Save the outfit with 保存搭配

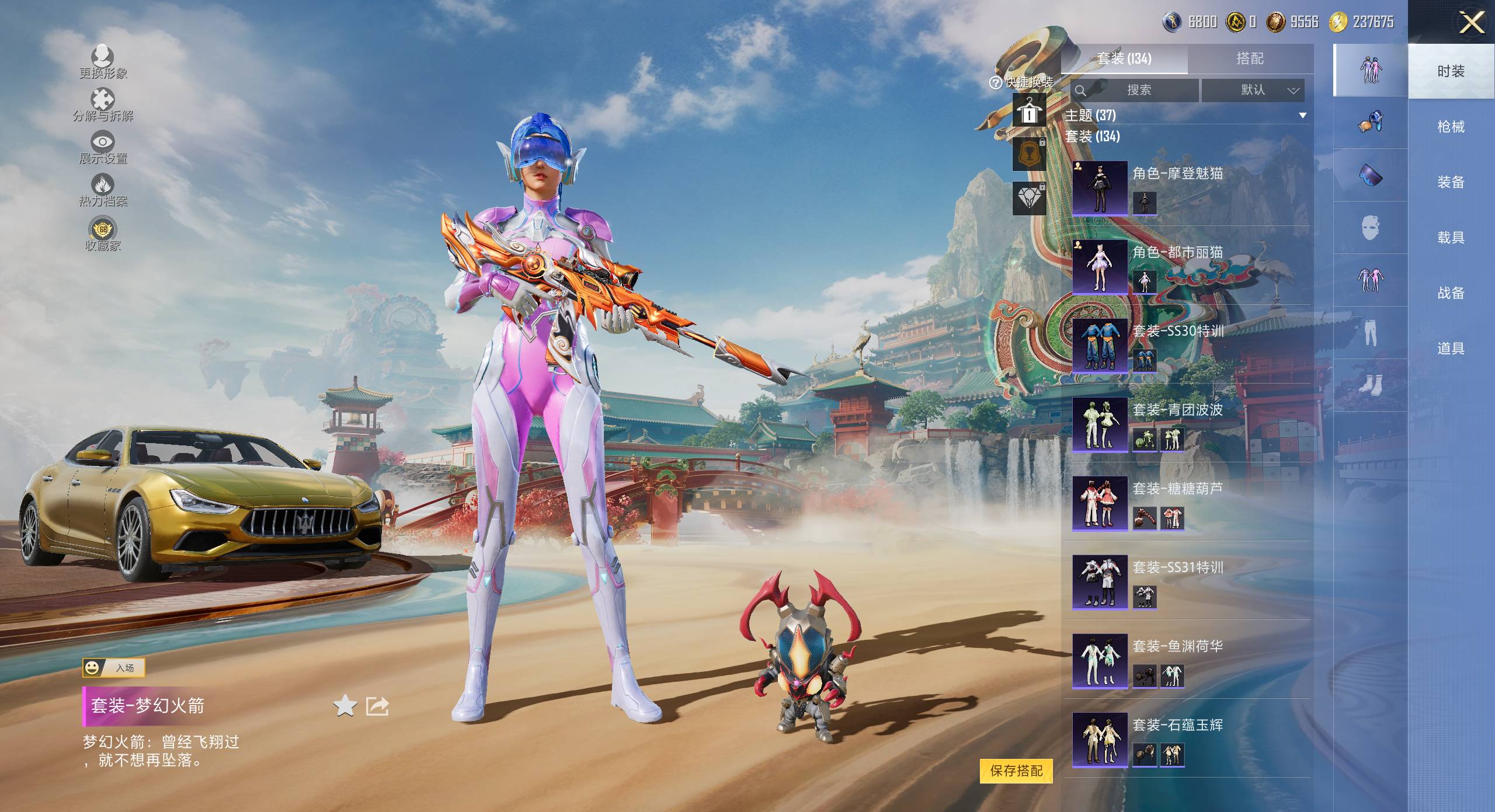tap(1016, 771)
